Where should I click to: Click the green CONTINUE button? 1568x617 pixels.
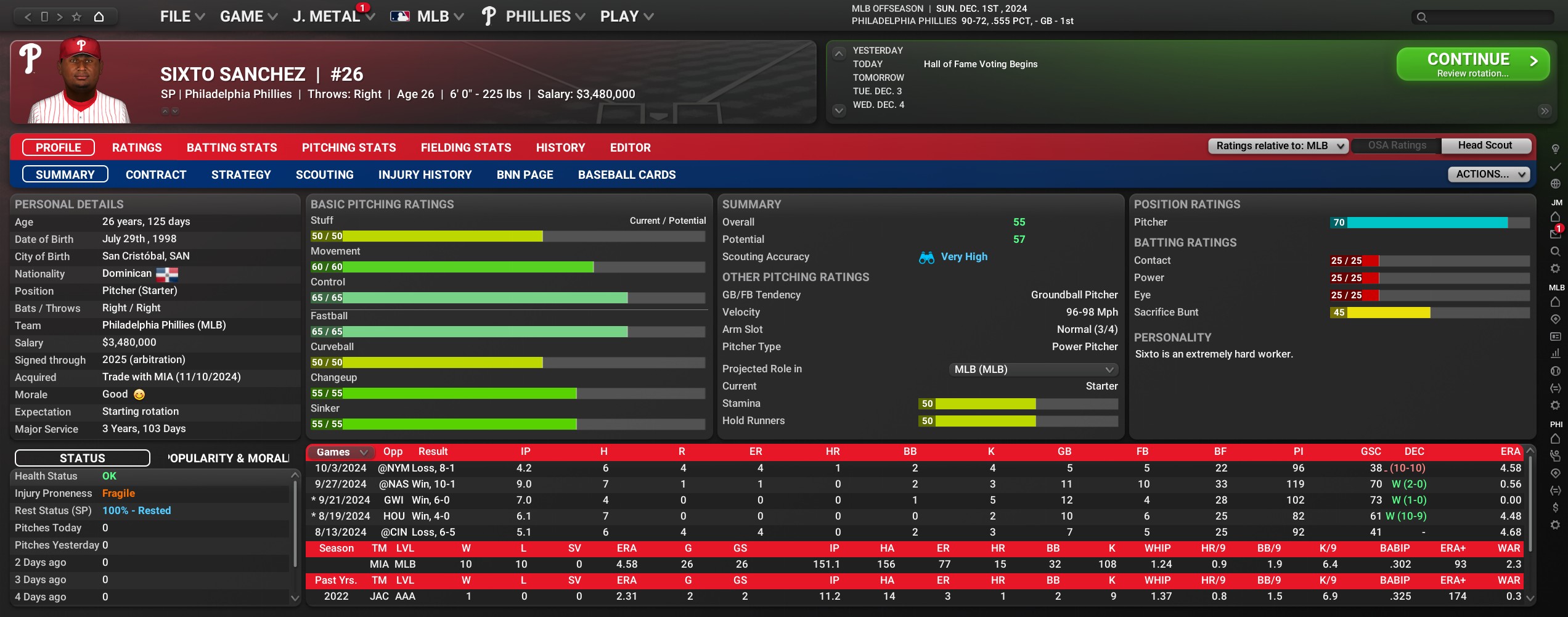1472,64
